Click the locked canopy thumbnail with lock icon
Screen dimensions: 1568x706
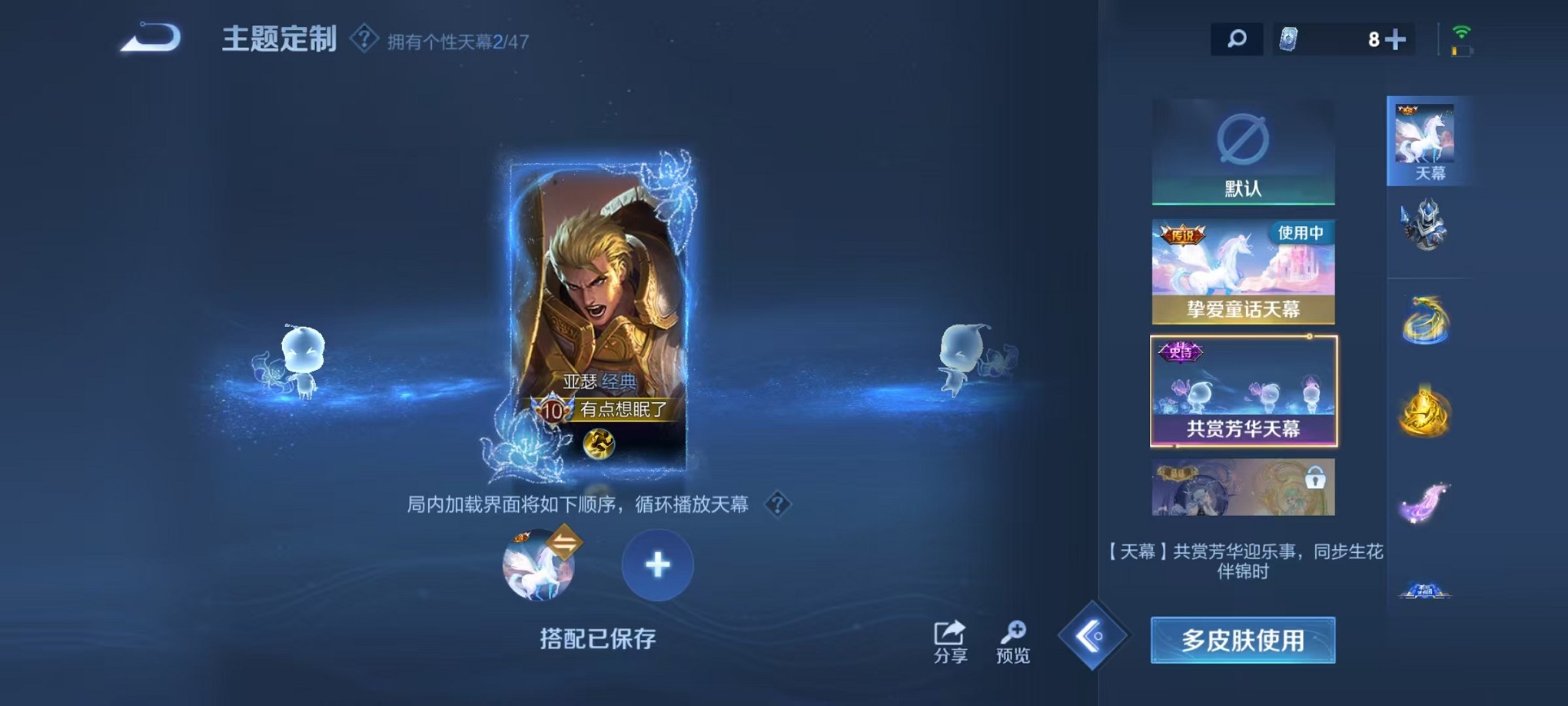pyautogui.click(x=1243, y=486)
